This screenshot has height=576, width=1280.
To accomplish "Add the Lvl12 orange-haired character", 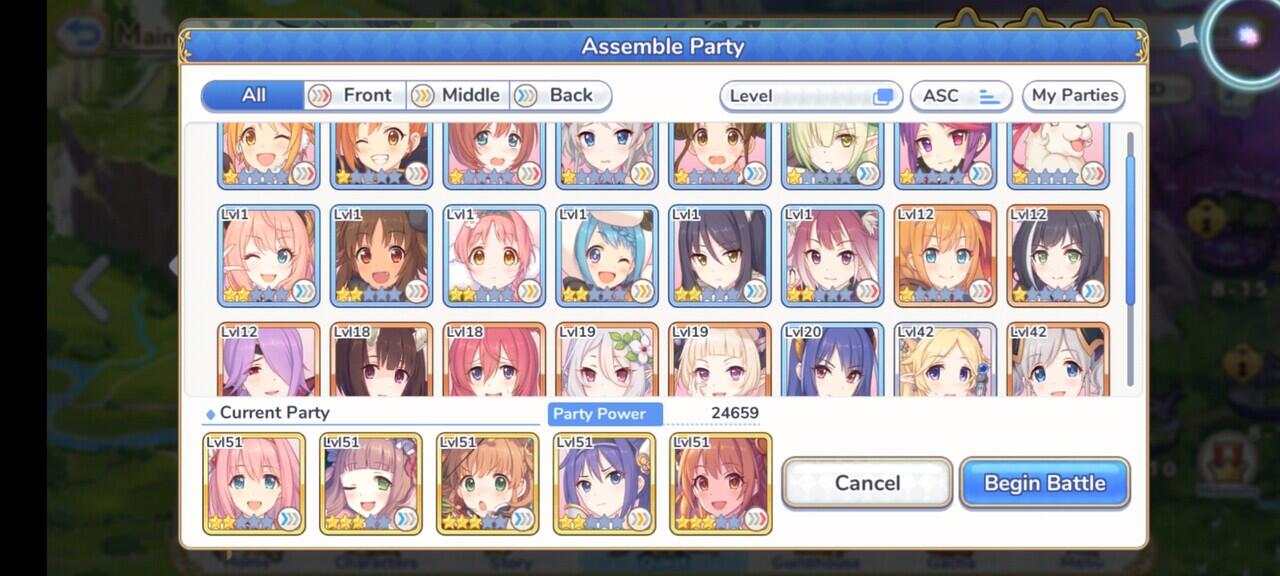I will [945, 255].
